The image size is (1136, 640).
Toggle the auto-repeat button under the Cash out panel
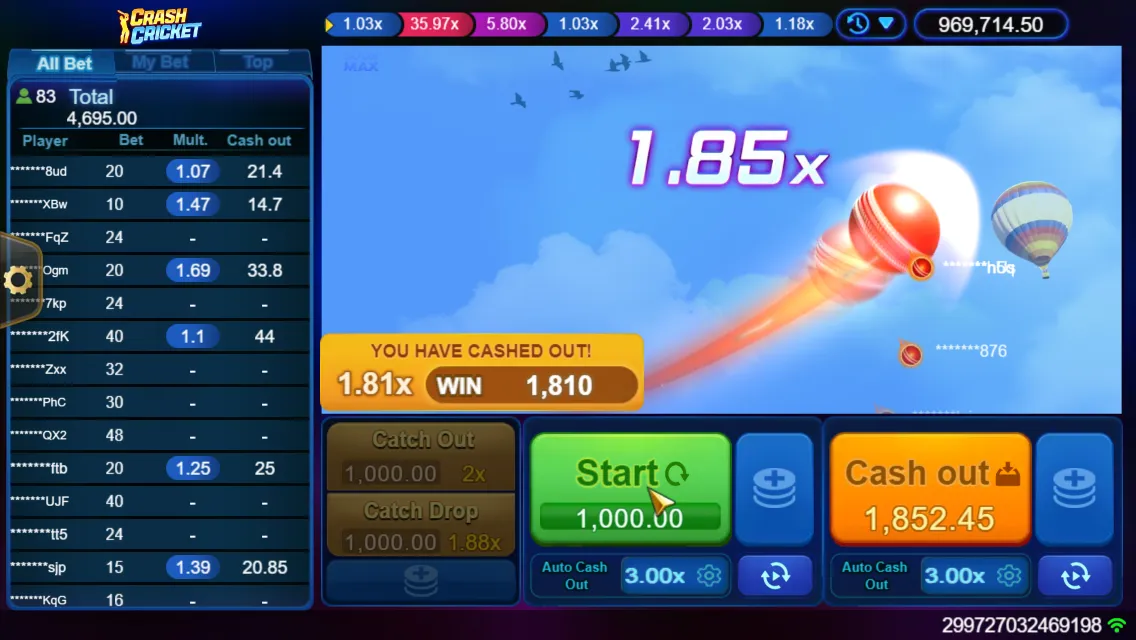coord(1074,576)
